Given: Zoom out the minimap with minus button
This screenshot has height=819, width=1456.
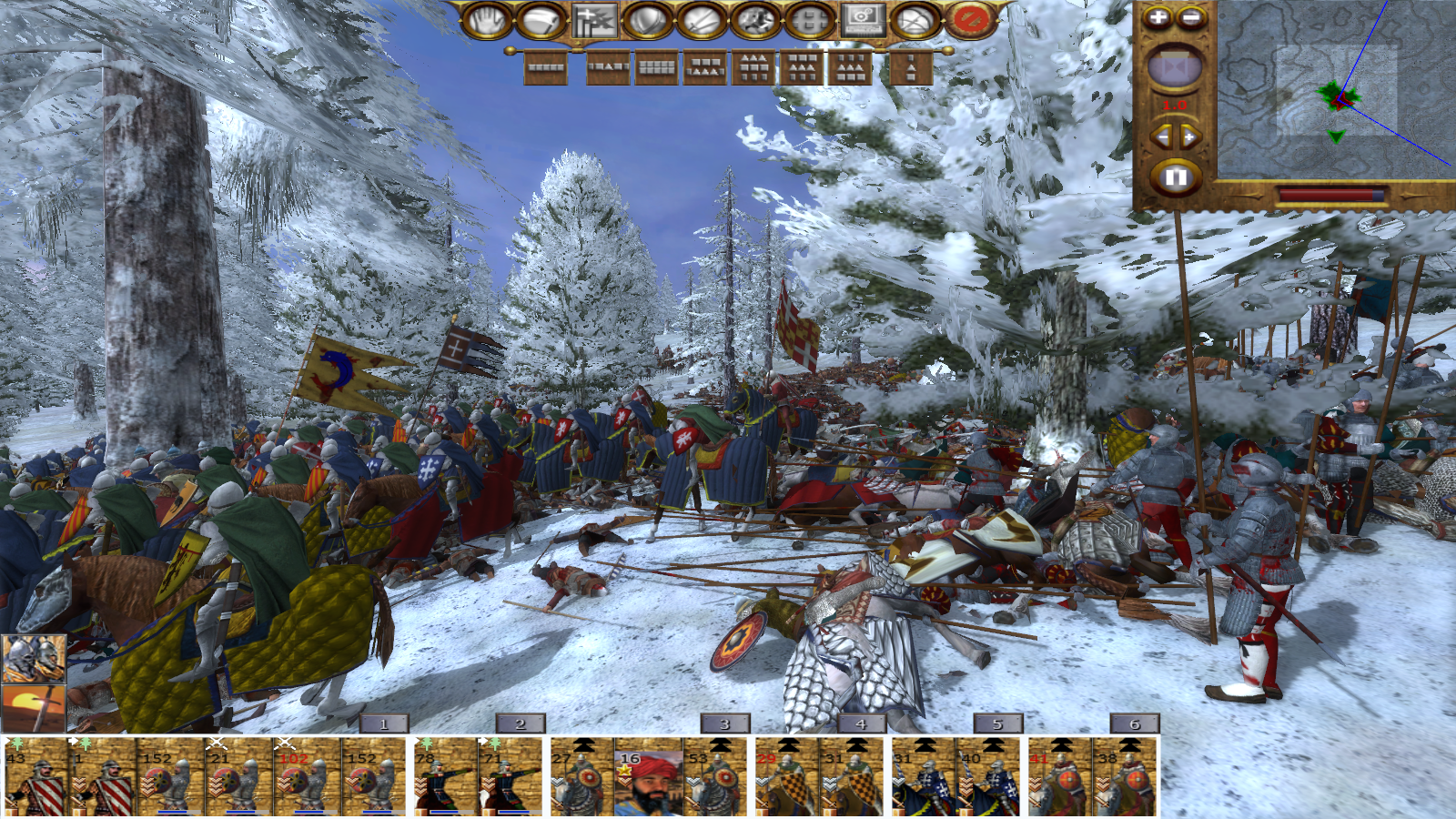Looking at the screenshot, I should (x=1191, y=17).
